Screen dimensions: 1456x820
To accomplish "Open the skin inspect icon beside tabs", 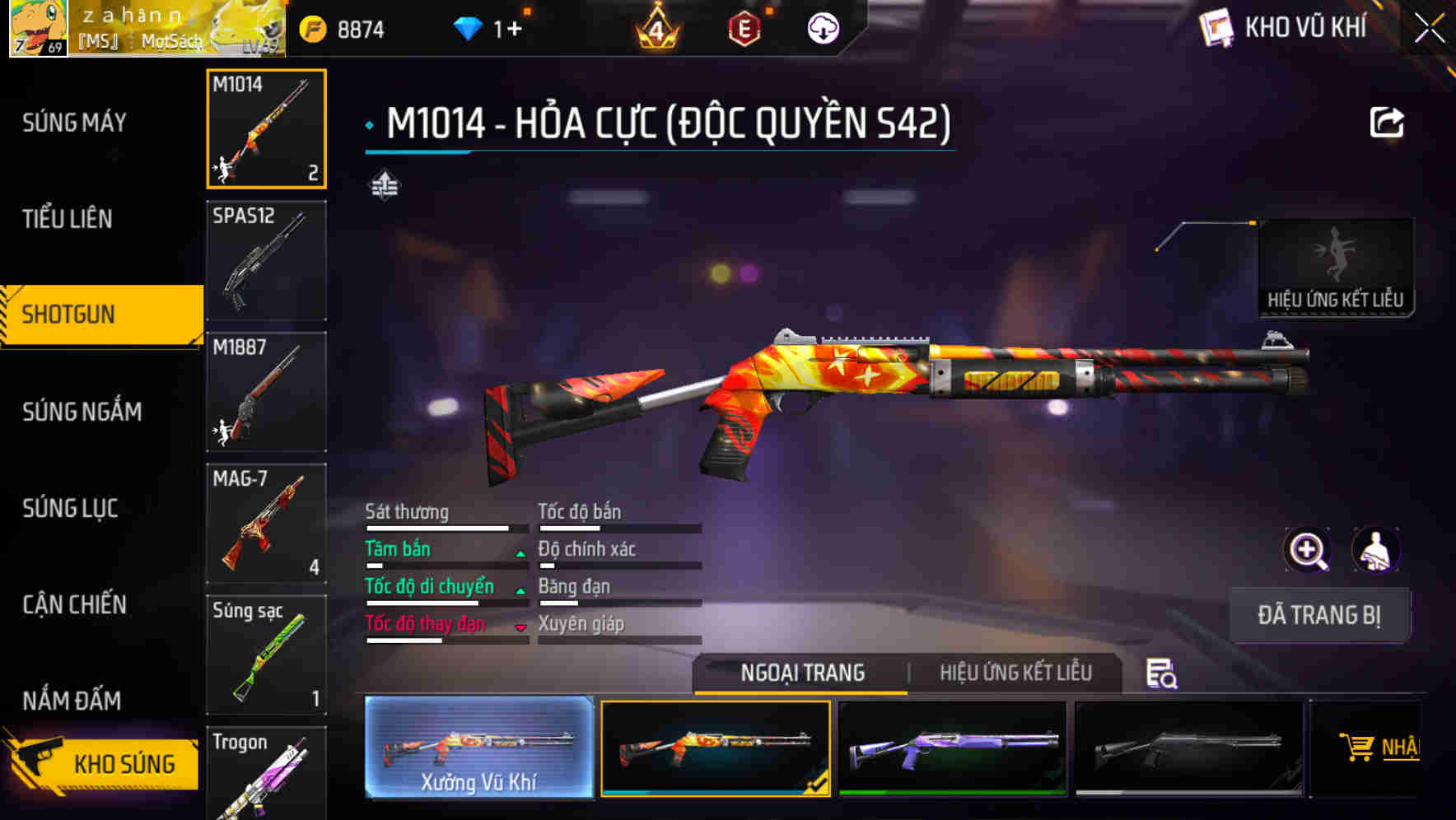I will tap(1162, 673).
